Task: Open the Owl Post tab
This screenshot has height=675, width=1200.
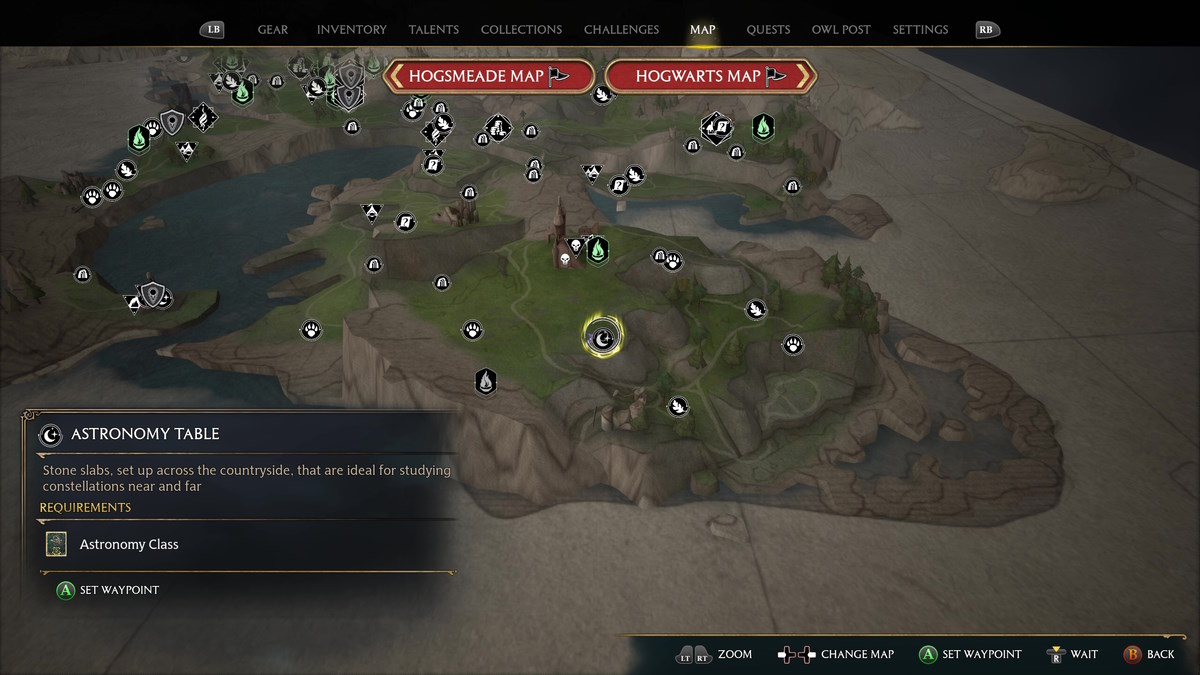Action: (x=841, y=30)
